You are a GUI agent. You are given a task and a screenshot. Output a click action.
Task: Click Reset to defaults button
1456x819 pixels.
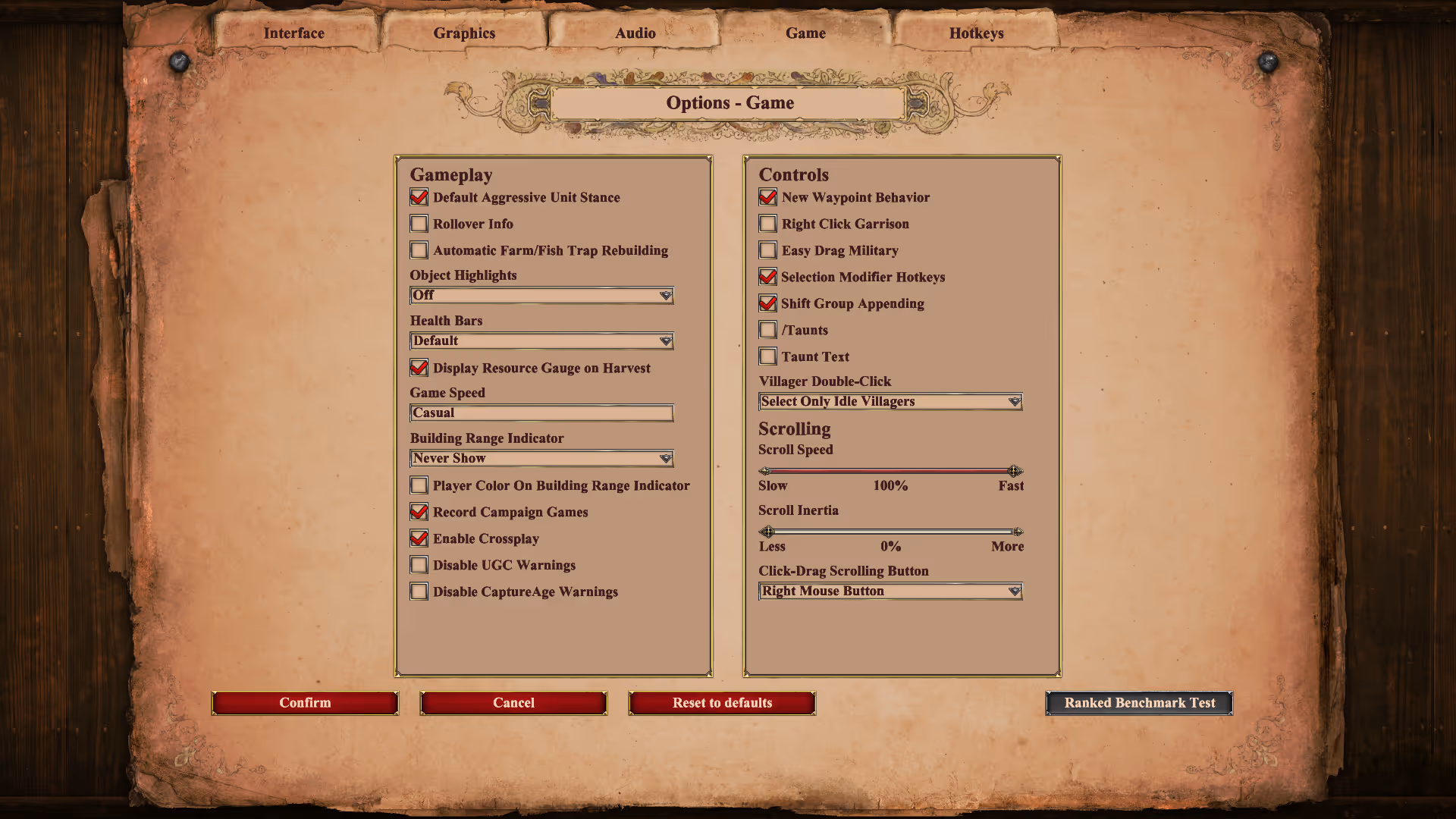point(722,703)
